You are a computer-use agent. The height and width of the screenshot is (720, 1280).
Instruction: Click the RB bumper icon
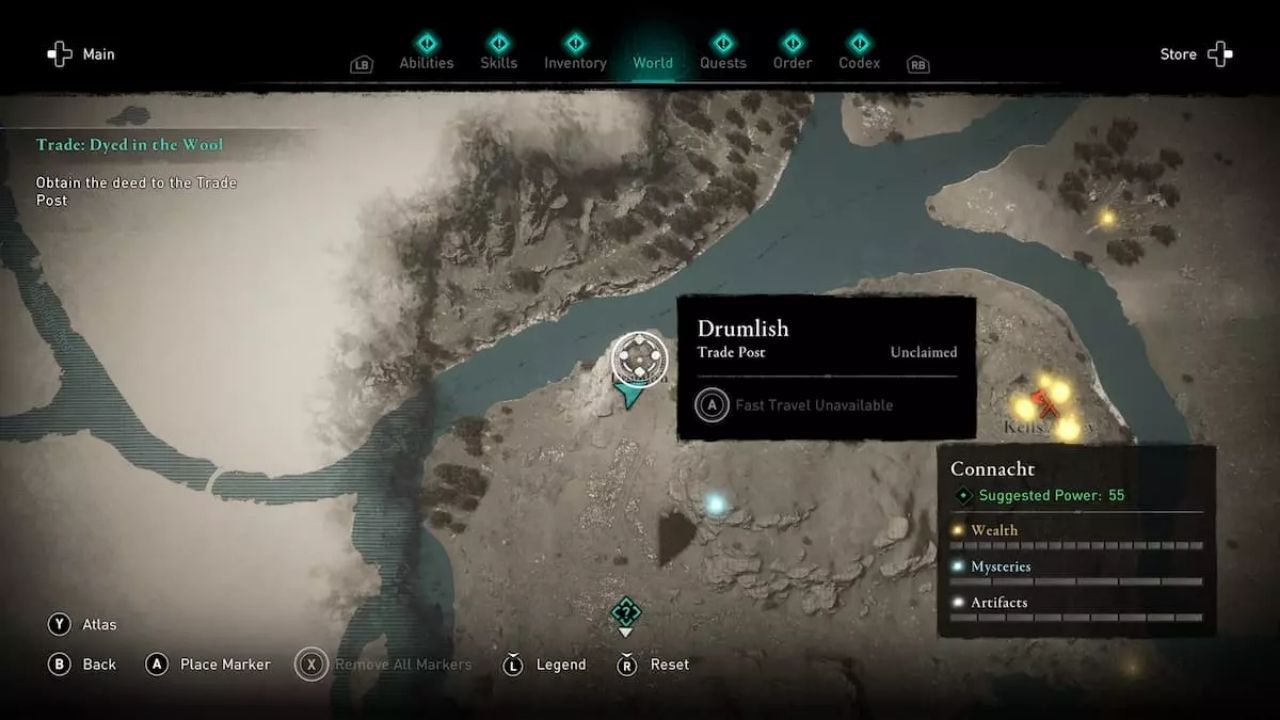(917, 63)
